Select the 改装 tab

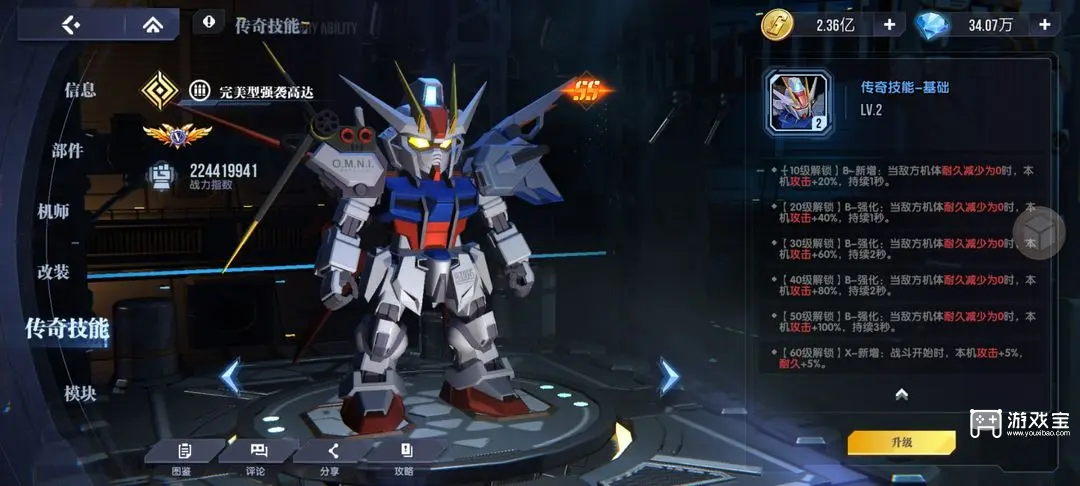point(53,272)
